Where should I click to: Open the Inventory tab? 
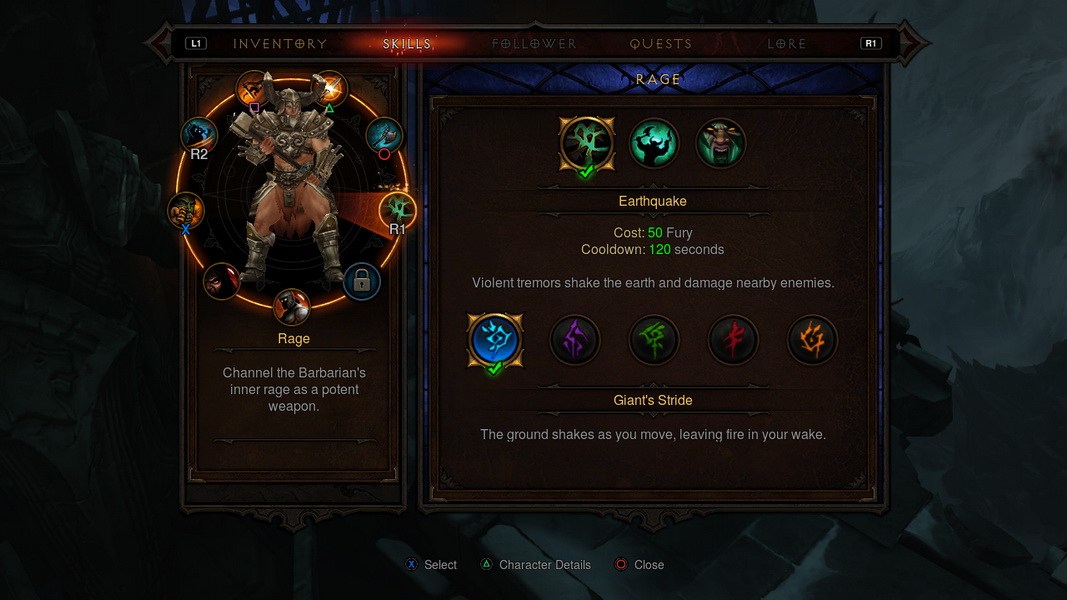coord(280,44)
